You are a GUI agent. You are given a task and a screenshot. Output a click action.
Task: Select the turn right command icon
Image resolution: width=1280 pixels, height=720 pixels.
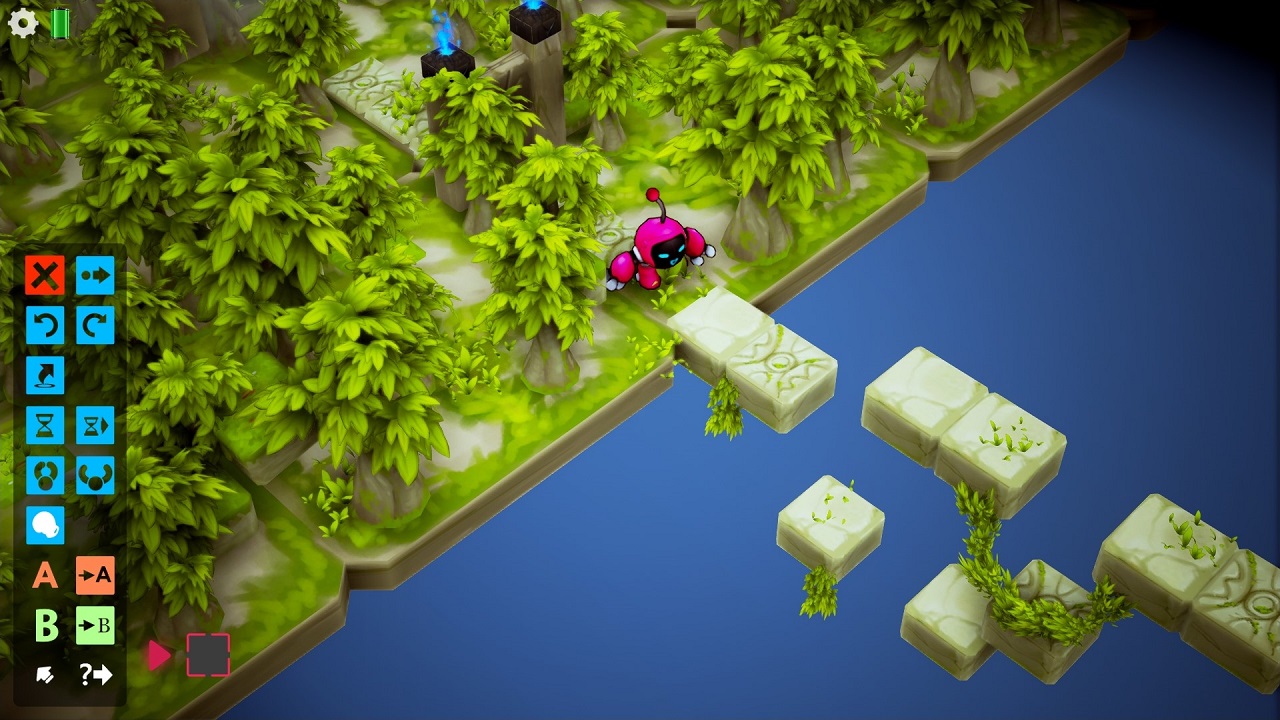(95, 325)
